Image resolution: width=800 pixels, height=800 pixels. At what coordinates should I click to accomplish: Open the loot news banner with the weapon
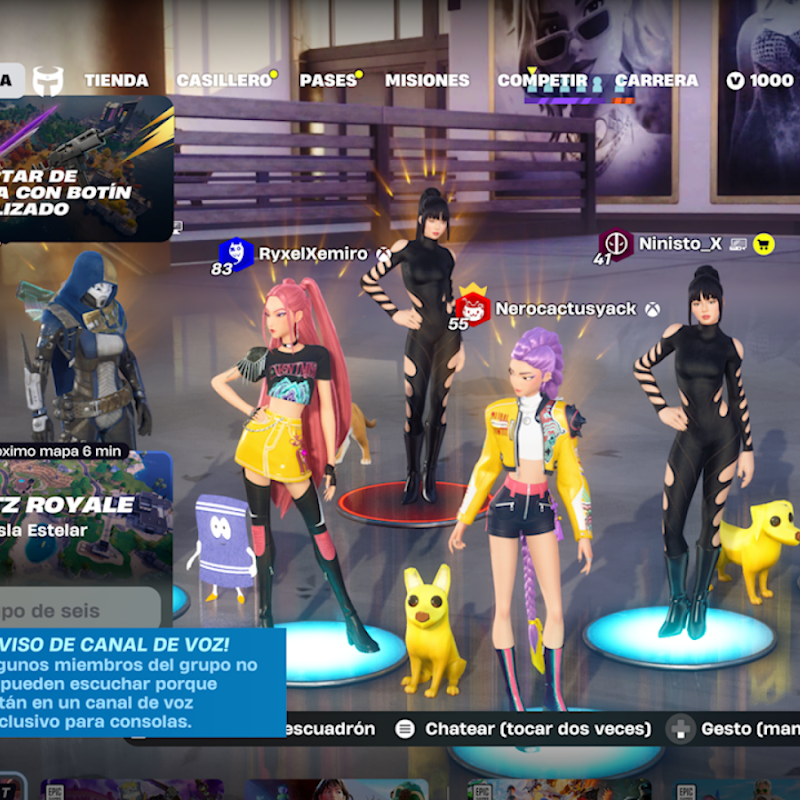pyautogui.click(x=85, y=170)
